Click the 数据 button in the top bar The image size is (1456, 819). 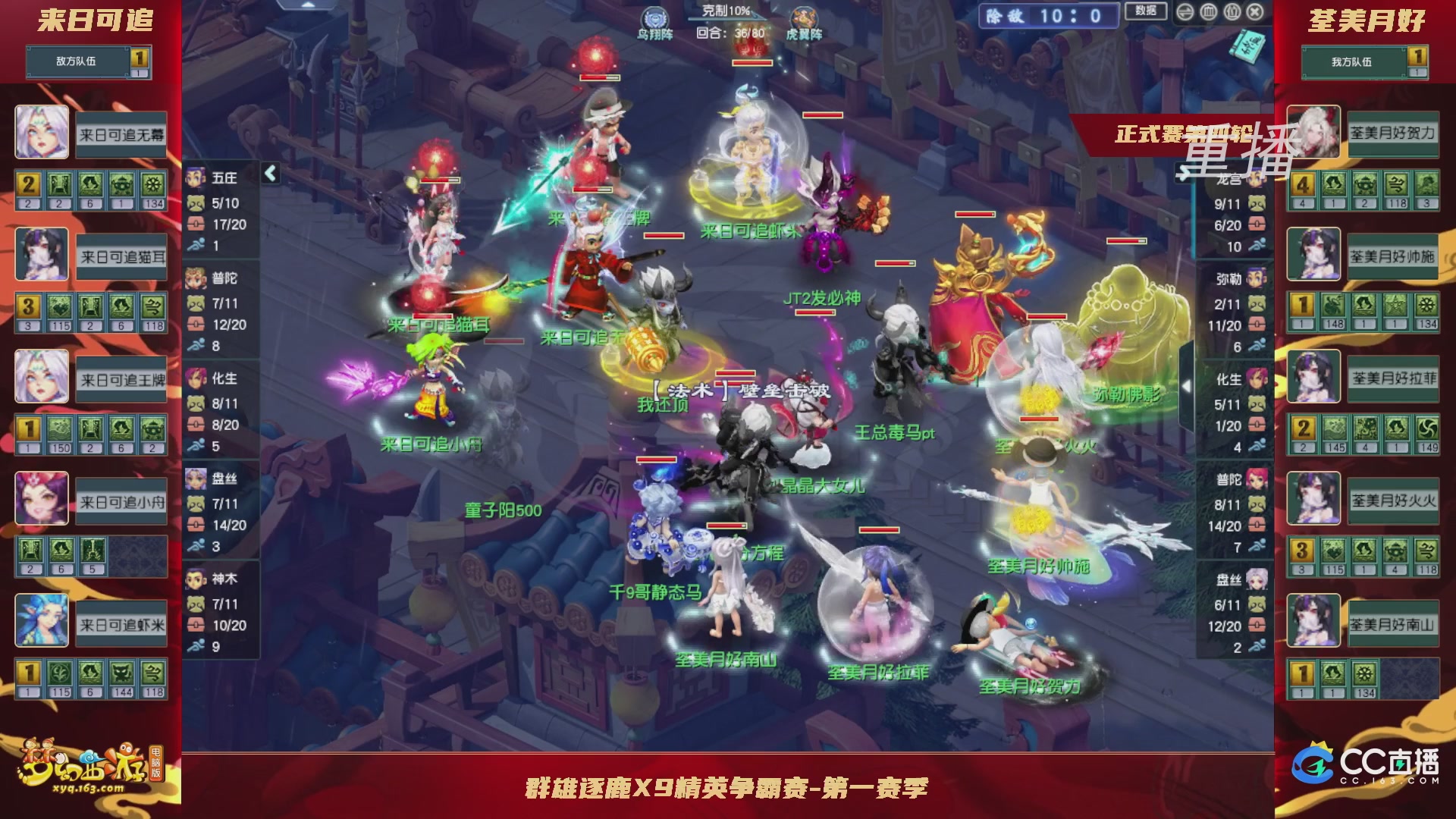(x=1145, y=10)
